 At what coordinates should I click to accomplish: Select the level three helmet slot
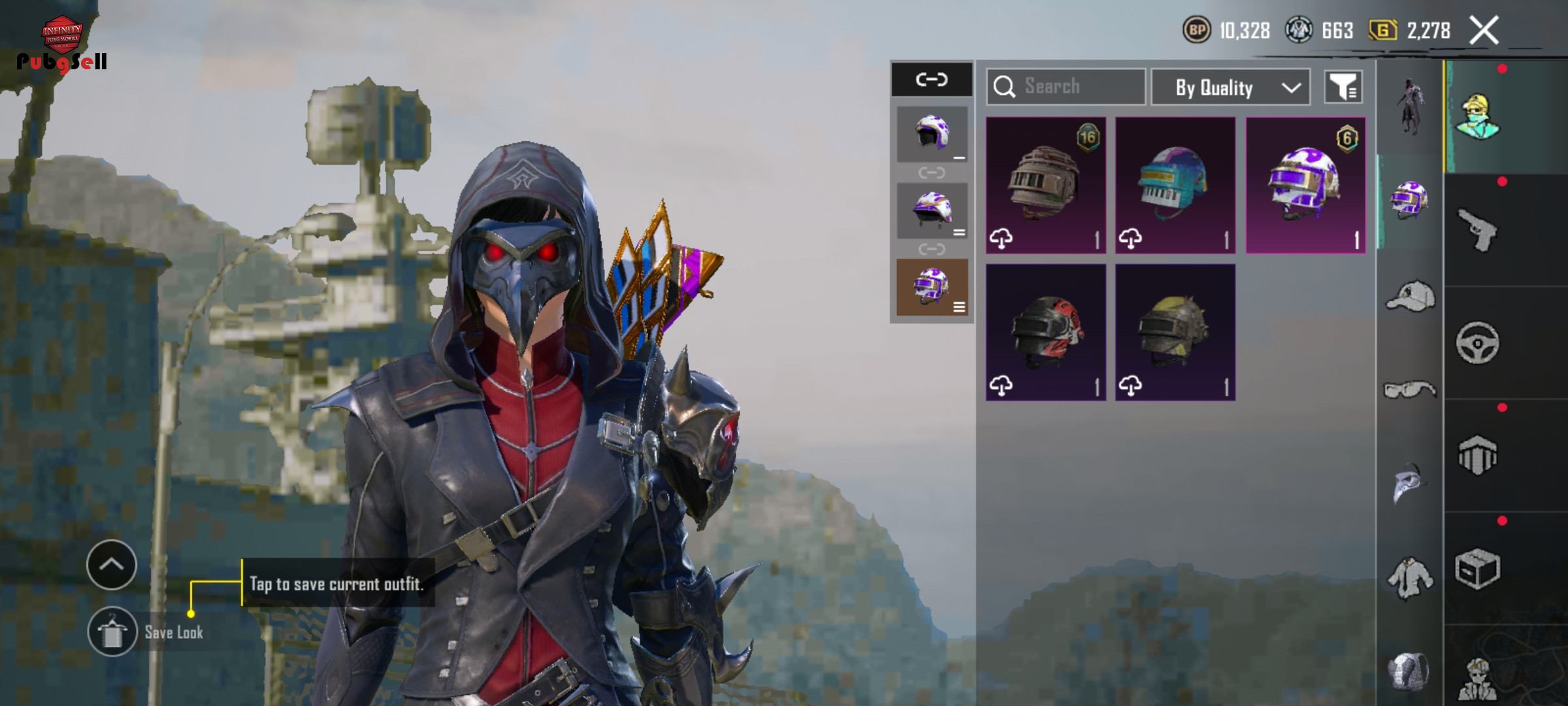[x=932, y=286]
